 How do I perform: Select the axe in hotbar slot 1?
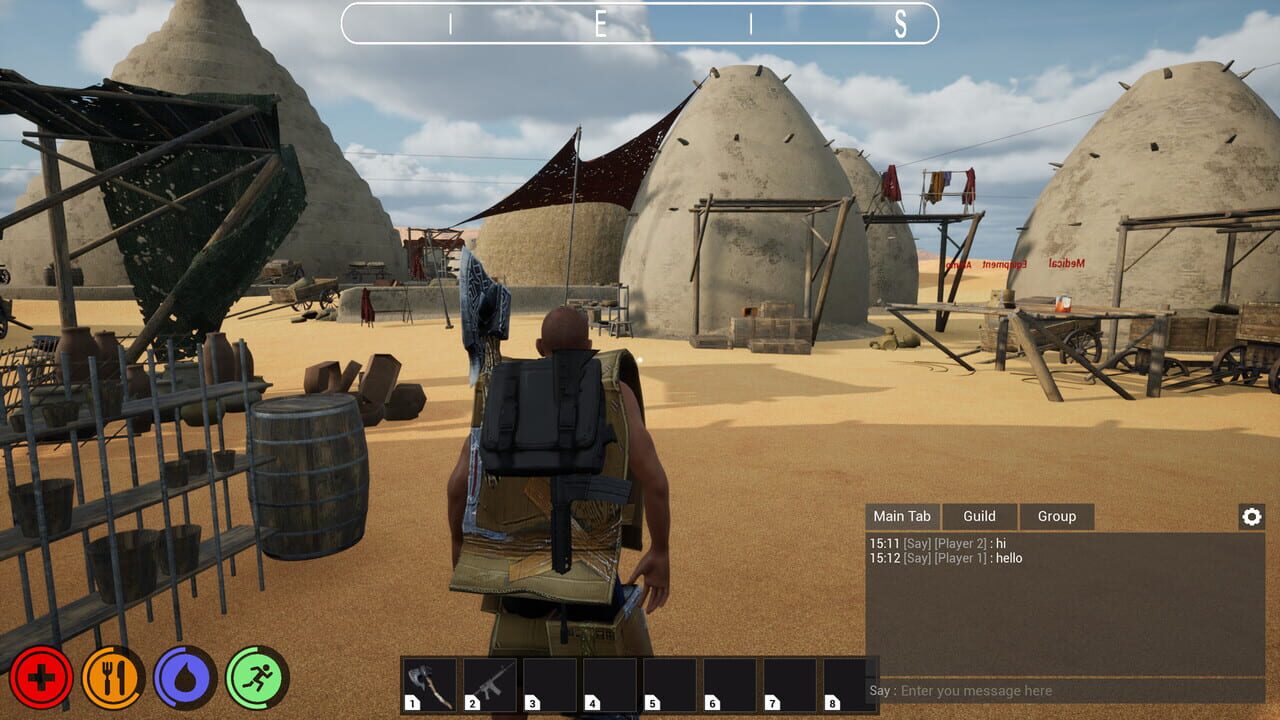click(x=430, y=683)
